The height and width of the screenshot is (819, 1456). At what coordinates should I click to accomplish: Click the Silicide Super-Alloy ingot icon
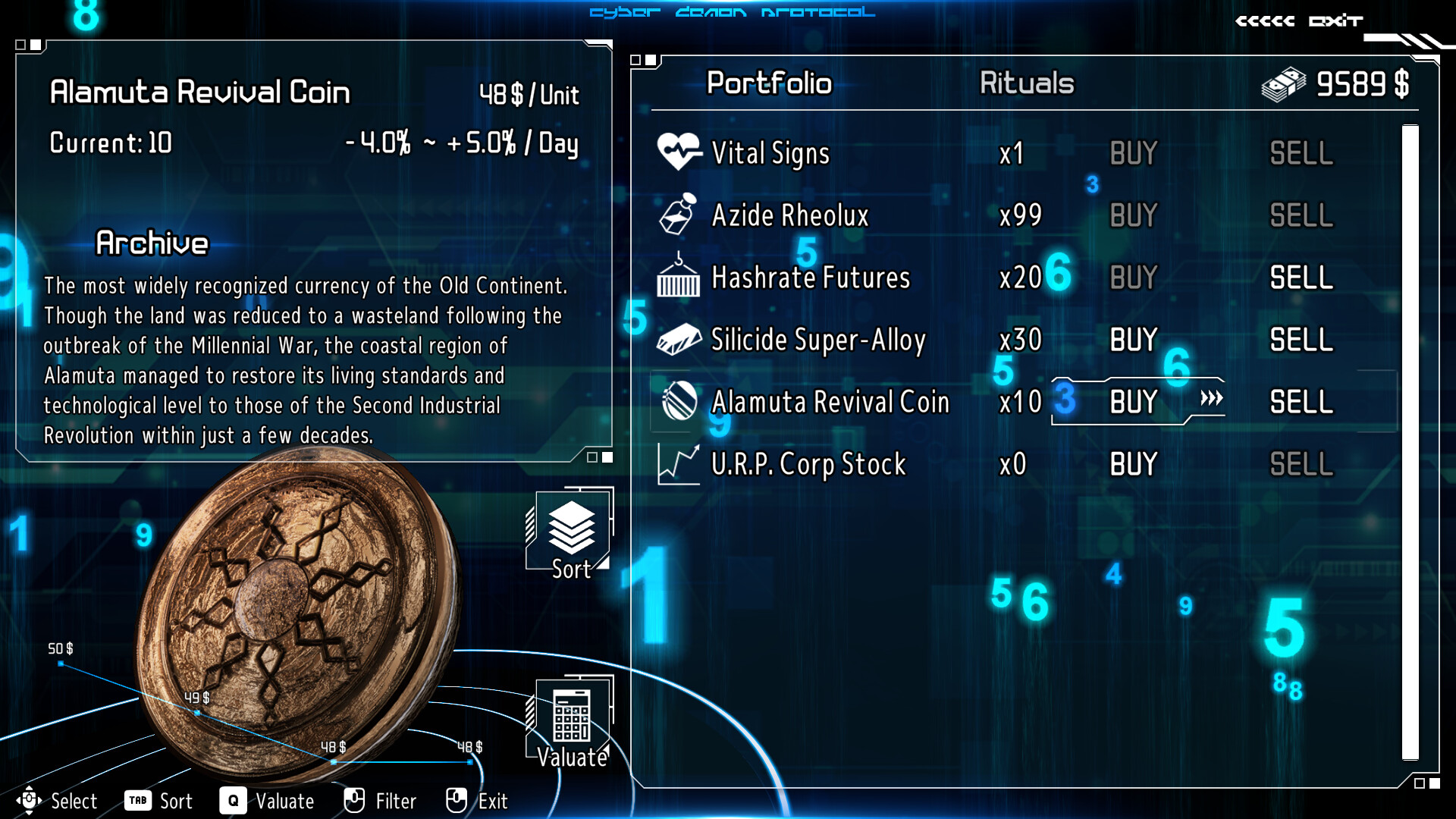click(680, 337)
